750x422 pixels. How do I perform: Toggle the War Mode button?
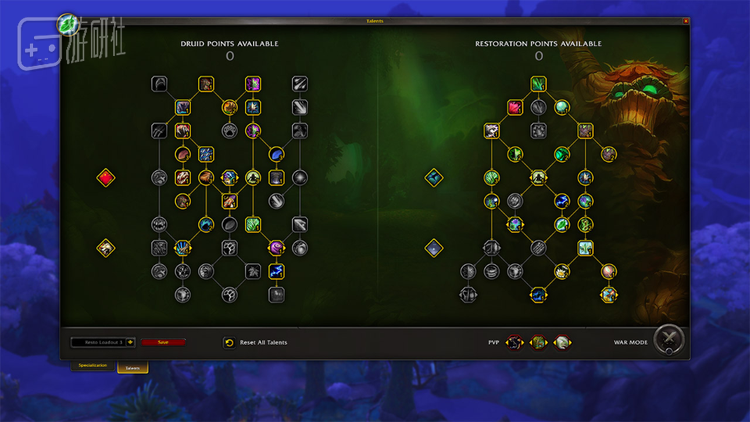669,341
